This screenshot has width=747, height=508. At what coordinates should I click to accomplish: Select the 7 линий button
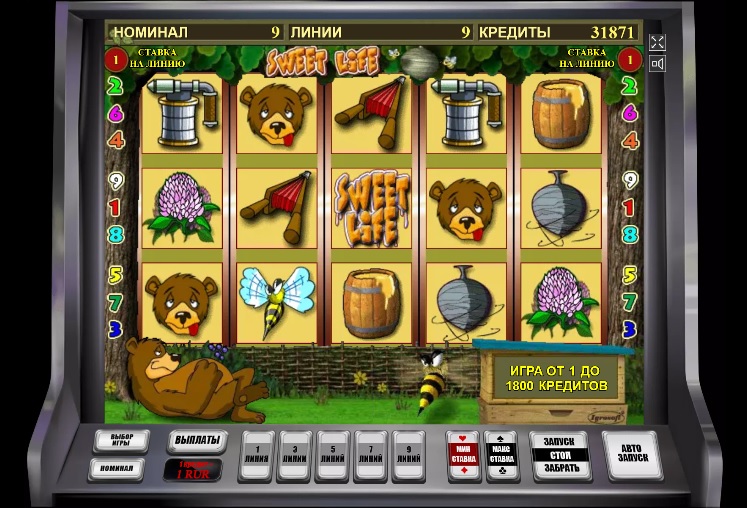[370, 454]
